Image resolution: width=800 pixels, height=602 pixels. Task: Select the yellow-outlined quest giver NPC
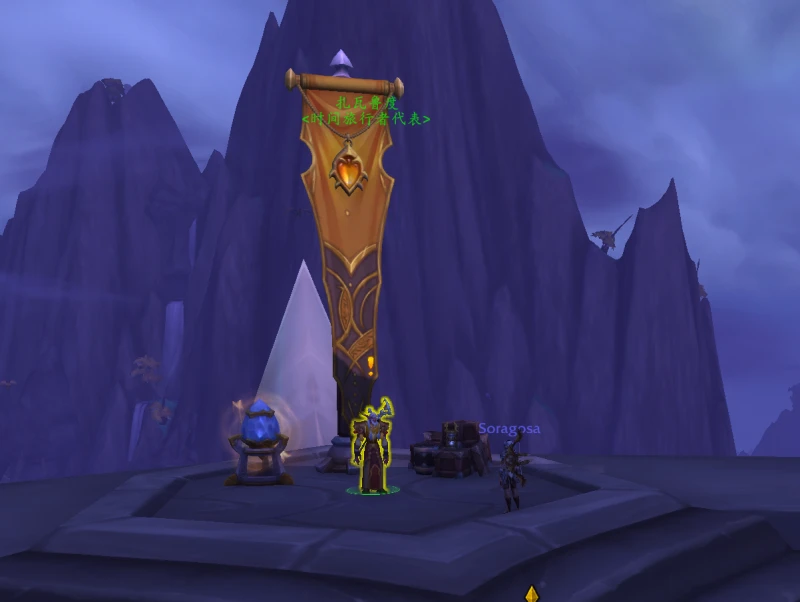click(373, 450)
